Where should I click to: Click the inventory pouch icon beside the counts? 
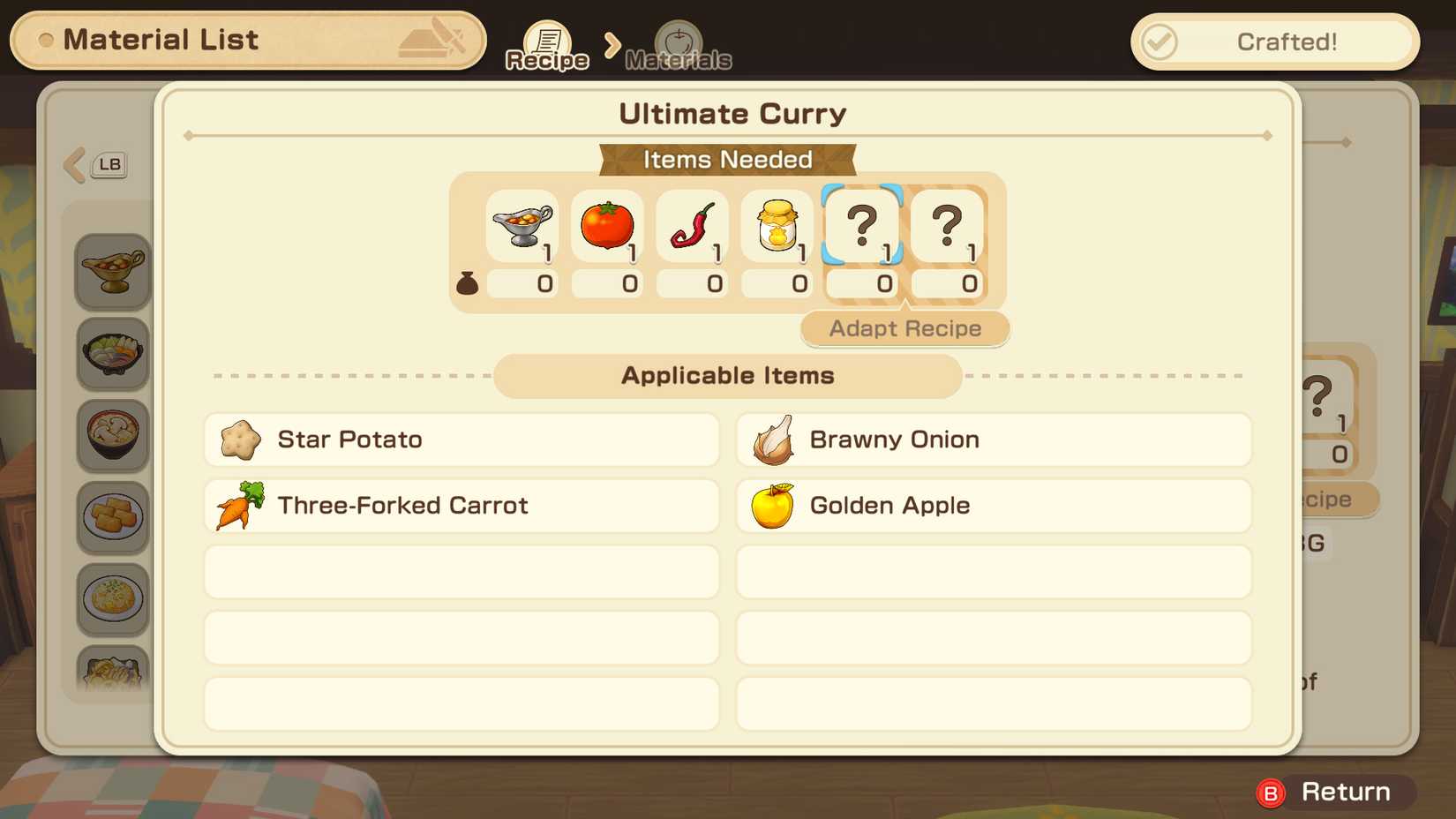466,283
